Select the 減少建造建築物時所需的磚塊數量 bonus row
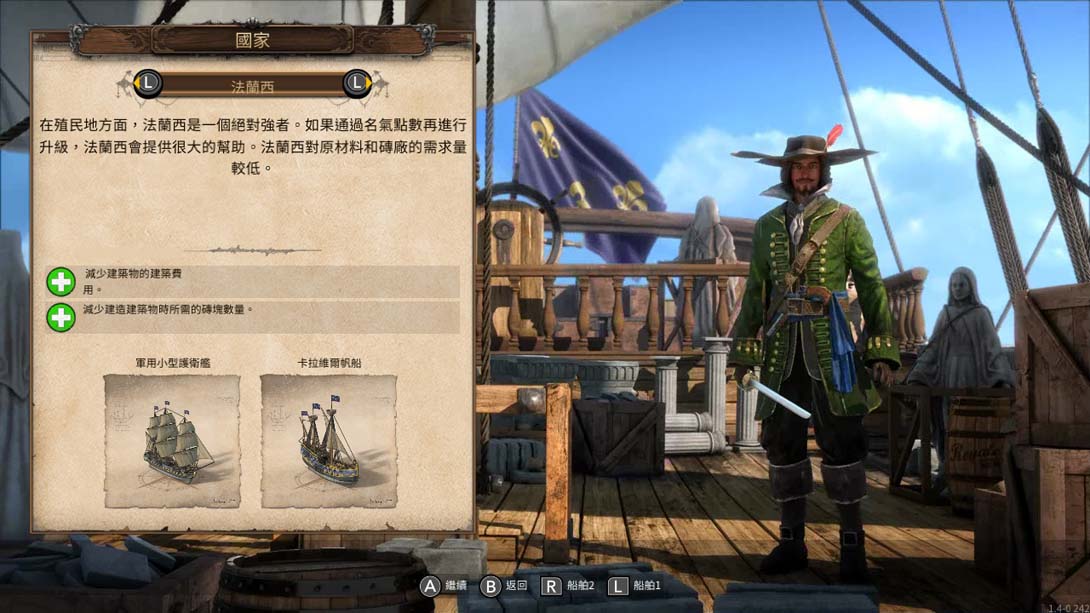Image resolution: width=1090 pixels, height=613 pixels. tap(253, 317)
